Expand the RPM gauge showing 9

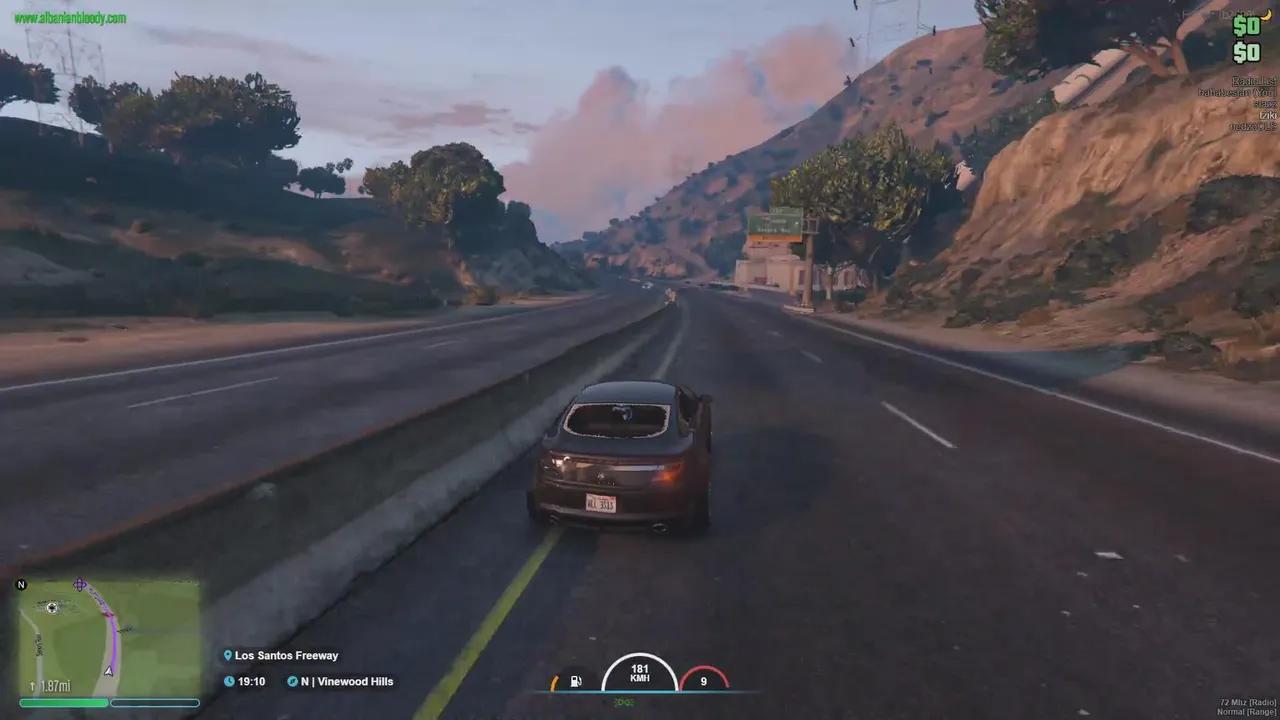(703, 680)
